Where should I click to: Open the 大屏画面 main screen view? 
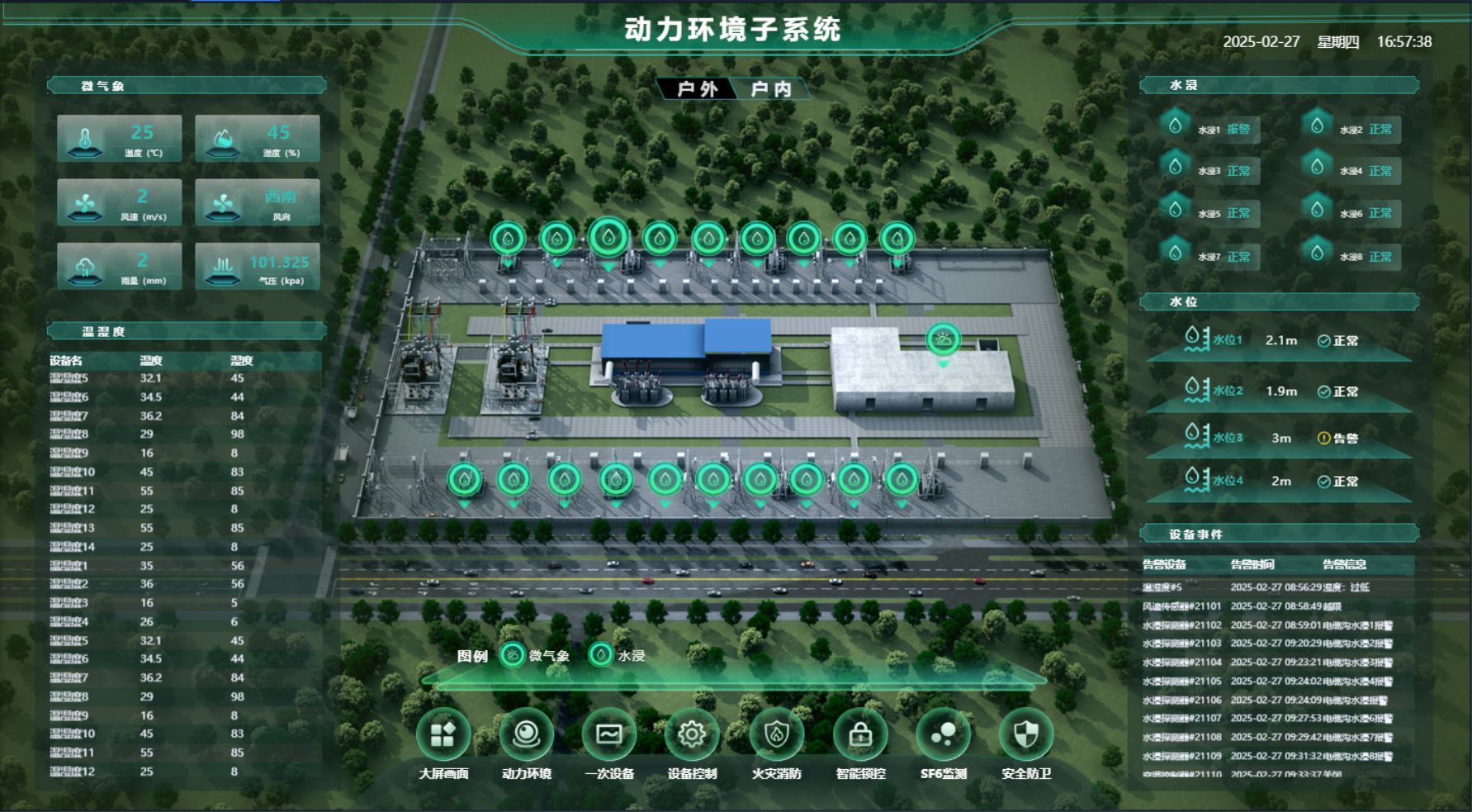pyautogui.click(x=443, y=734)
